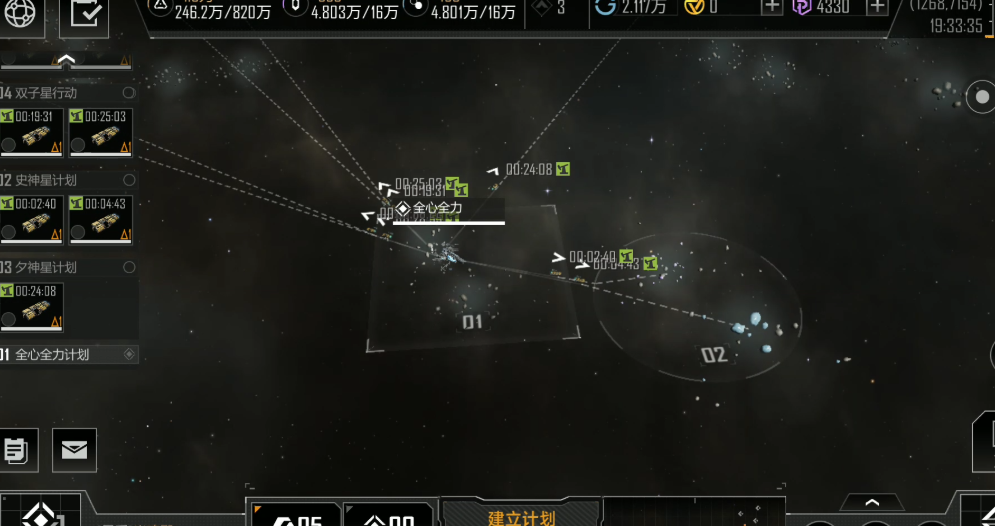The width and height of the screenshot is (995, 526).
Task: Click the round locate button at right edge
Action: (980, 97)
